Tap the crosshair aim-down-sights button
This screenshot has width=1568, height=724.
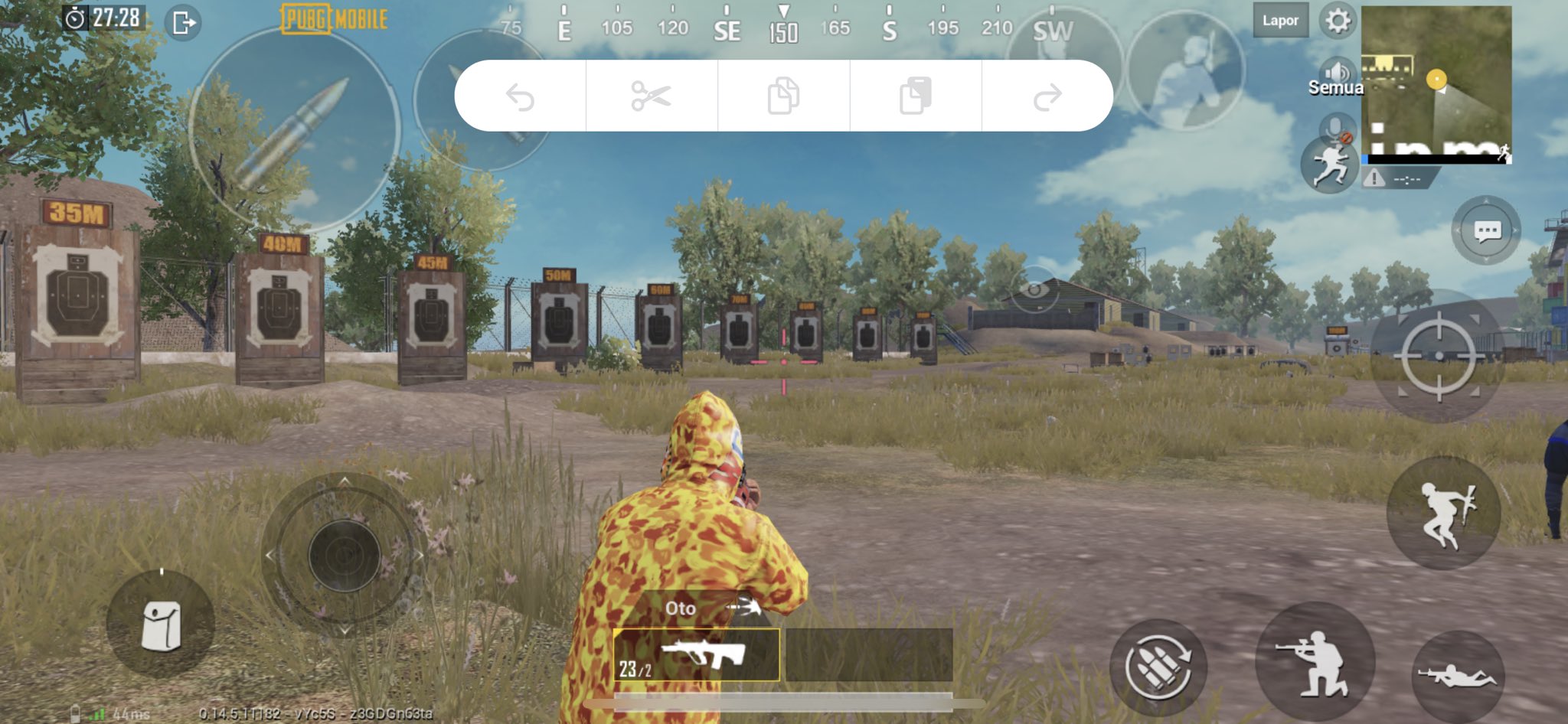1438,356
